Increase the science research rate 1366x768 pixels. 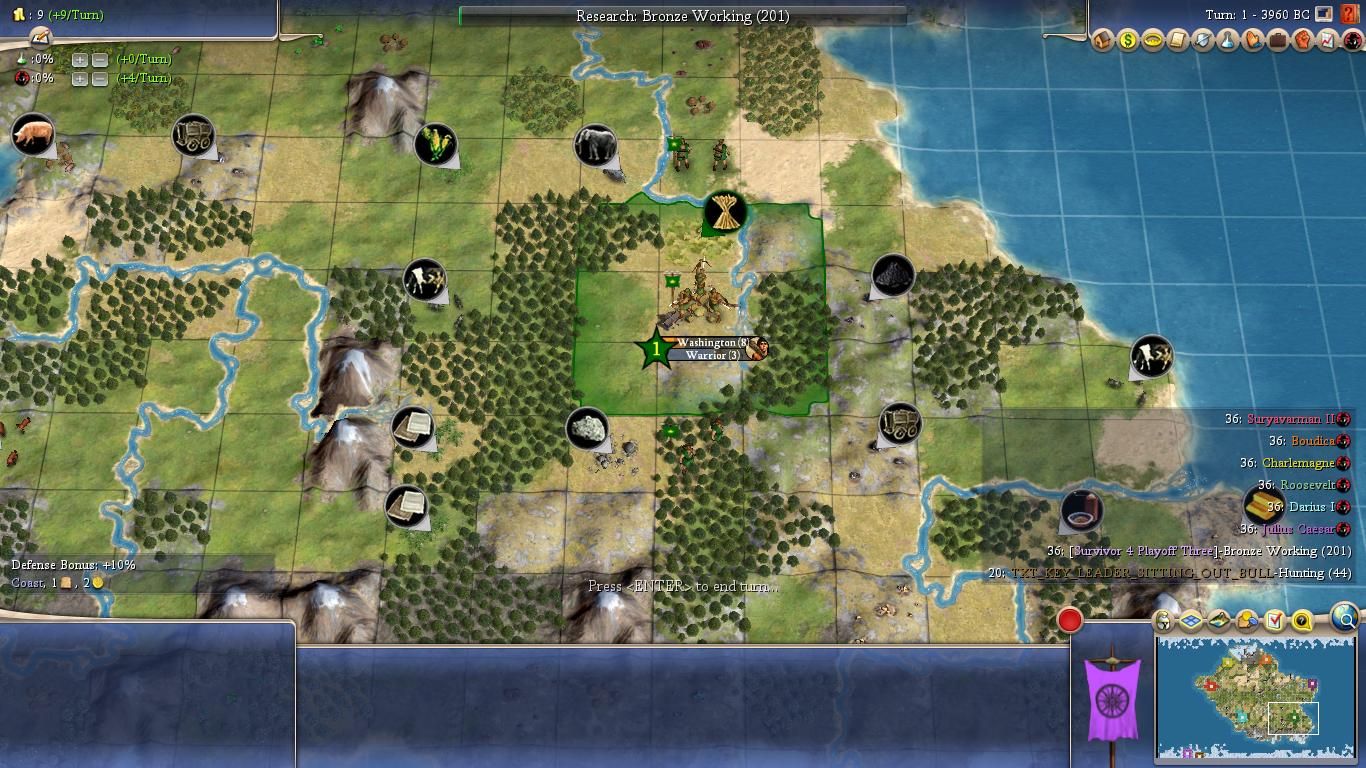[80, 59]
